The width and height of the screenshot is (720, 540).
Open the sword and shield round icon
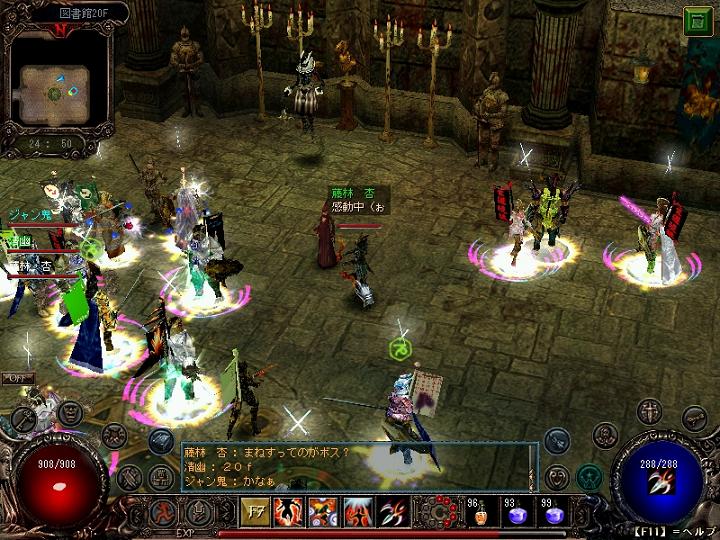point(650,411)
